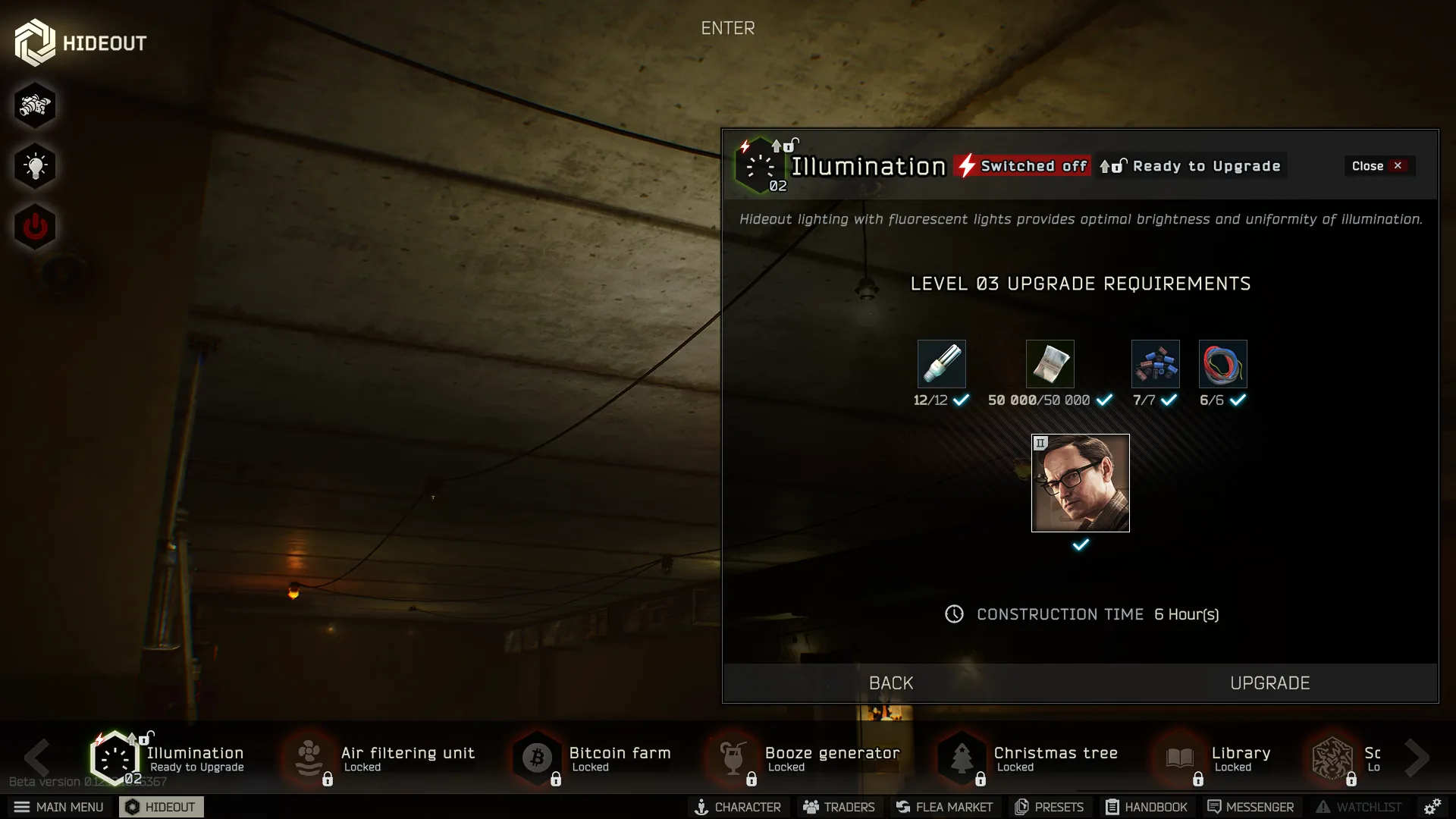Toggle the Illumination Switched off badge
Image resolution: width=1456 pixels, height=819 pixels.
[x=1021, y=165]
